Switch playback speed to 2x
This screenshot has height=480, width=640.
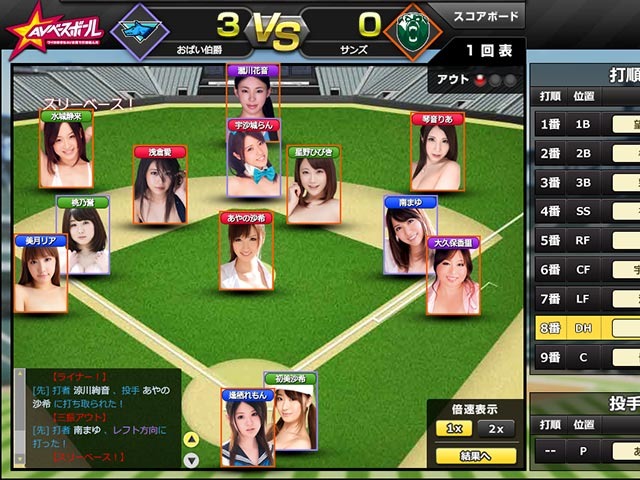(x=494, y=429)
